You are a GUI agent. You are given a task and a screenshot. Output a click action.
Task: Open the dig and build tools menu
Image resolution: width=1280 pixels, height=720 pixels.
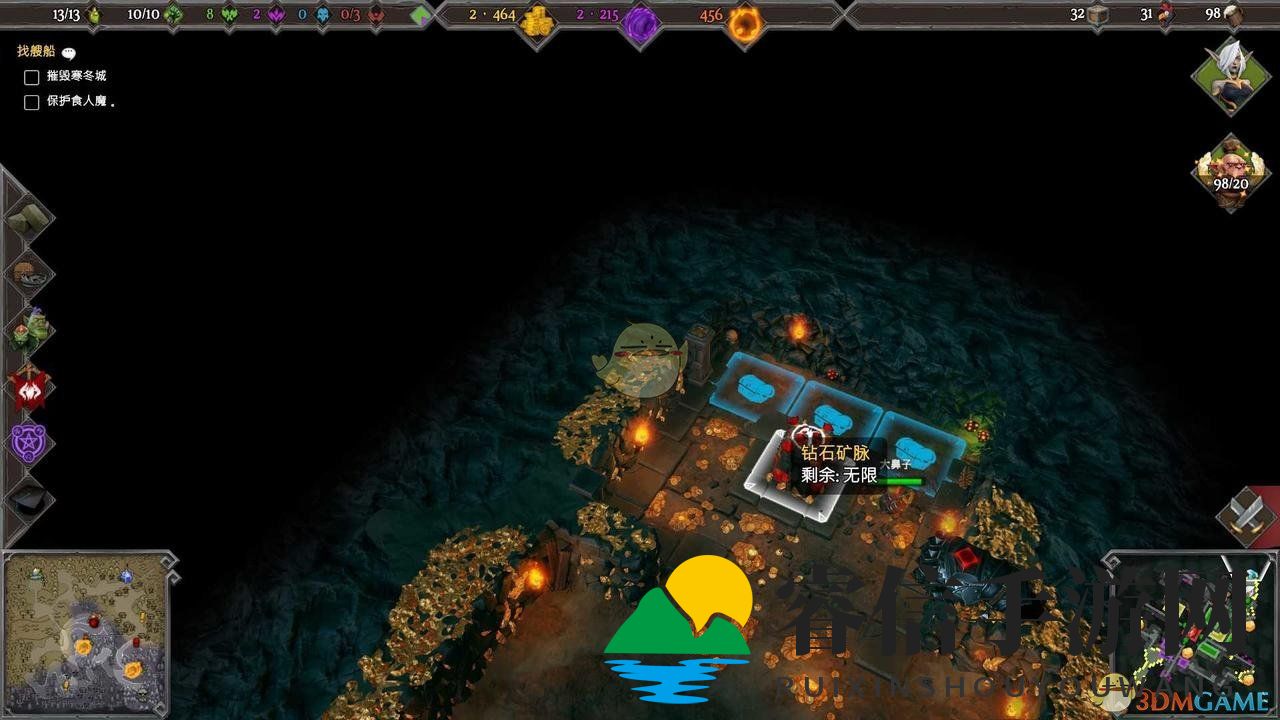point(27,217)
